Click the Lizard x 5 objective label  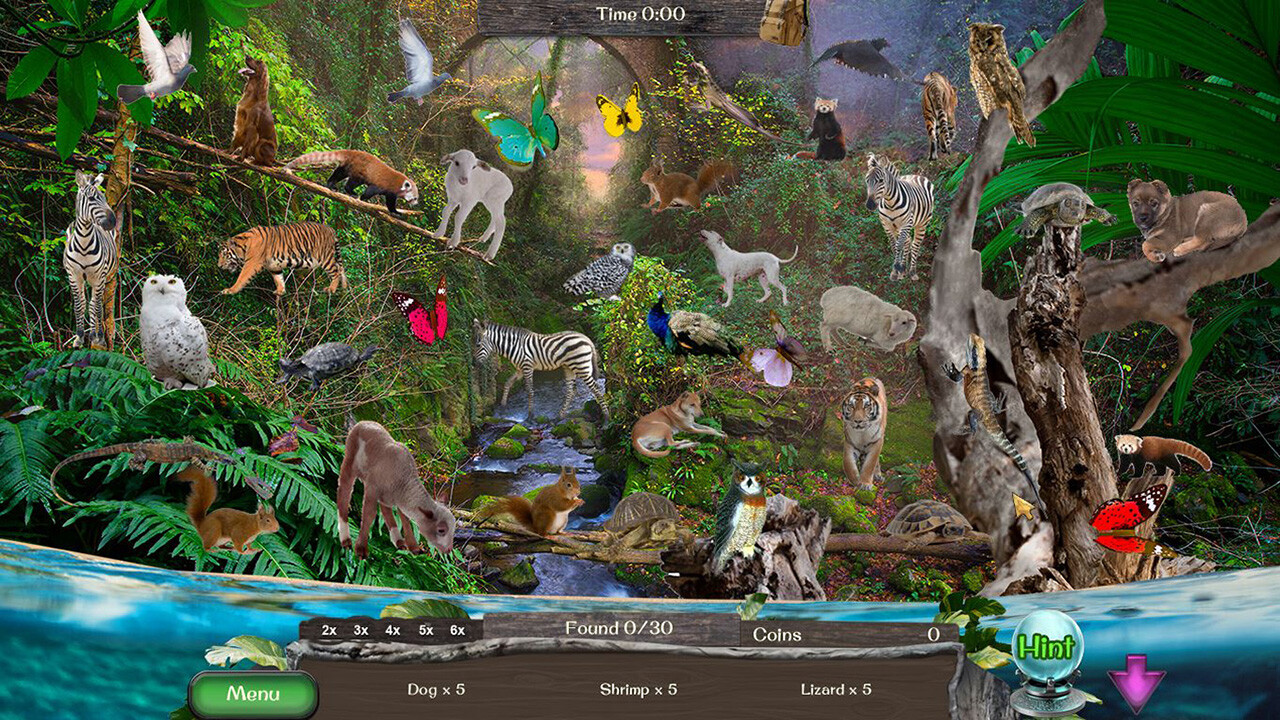833,689
